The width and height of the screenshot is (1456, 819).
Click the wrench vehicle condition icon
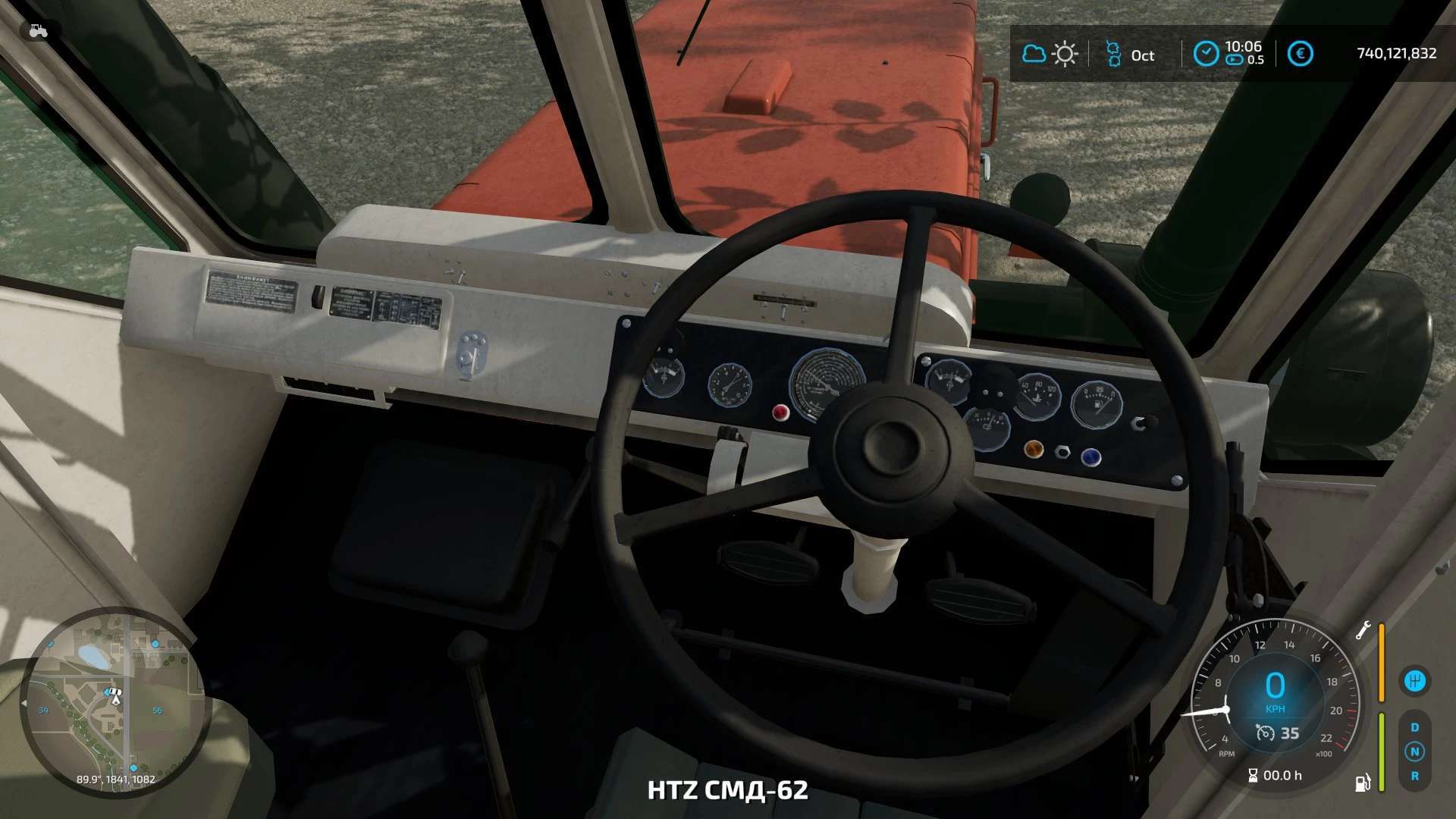tap(1363, 631)
